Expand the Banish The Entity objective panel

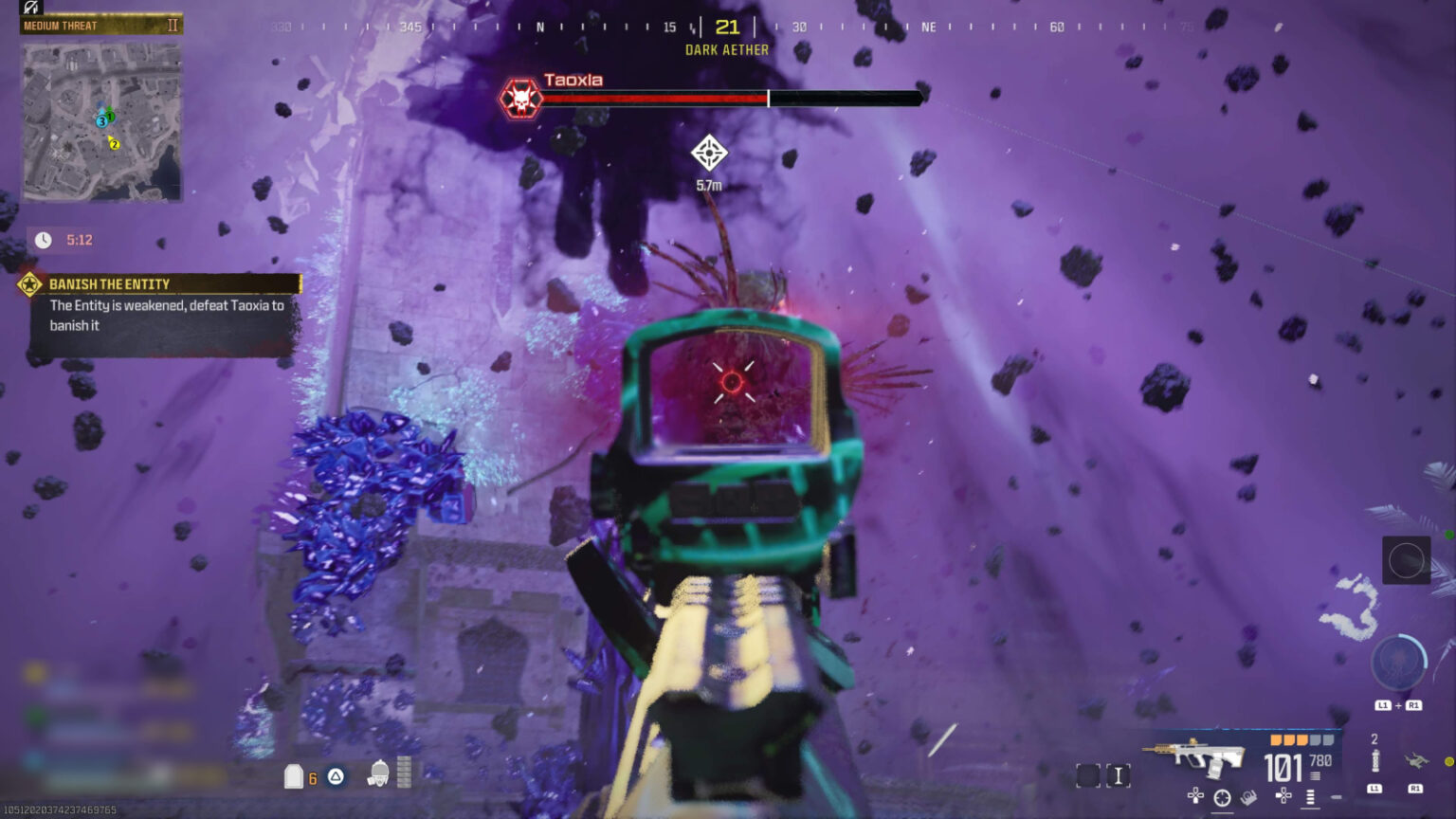[x=156, y=303]
